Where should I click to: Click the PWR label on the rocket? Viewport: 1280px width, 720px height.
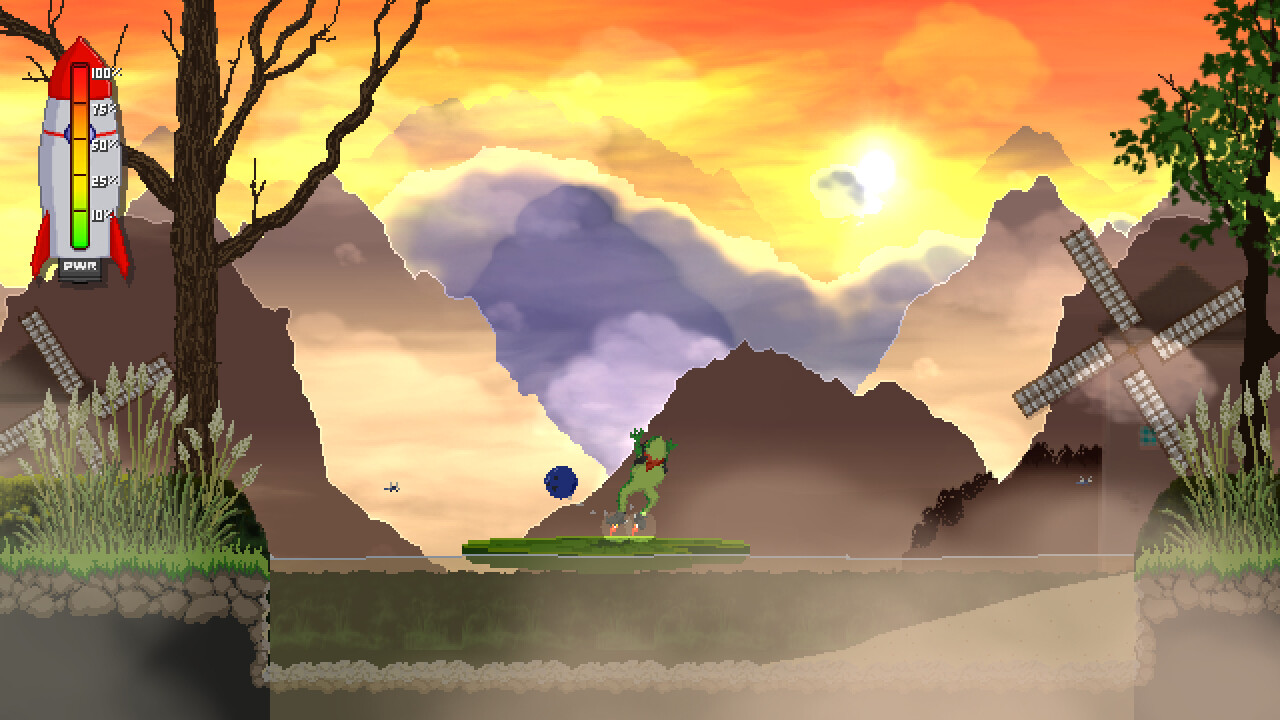pyautogui.click(x=80, y=265)
